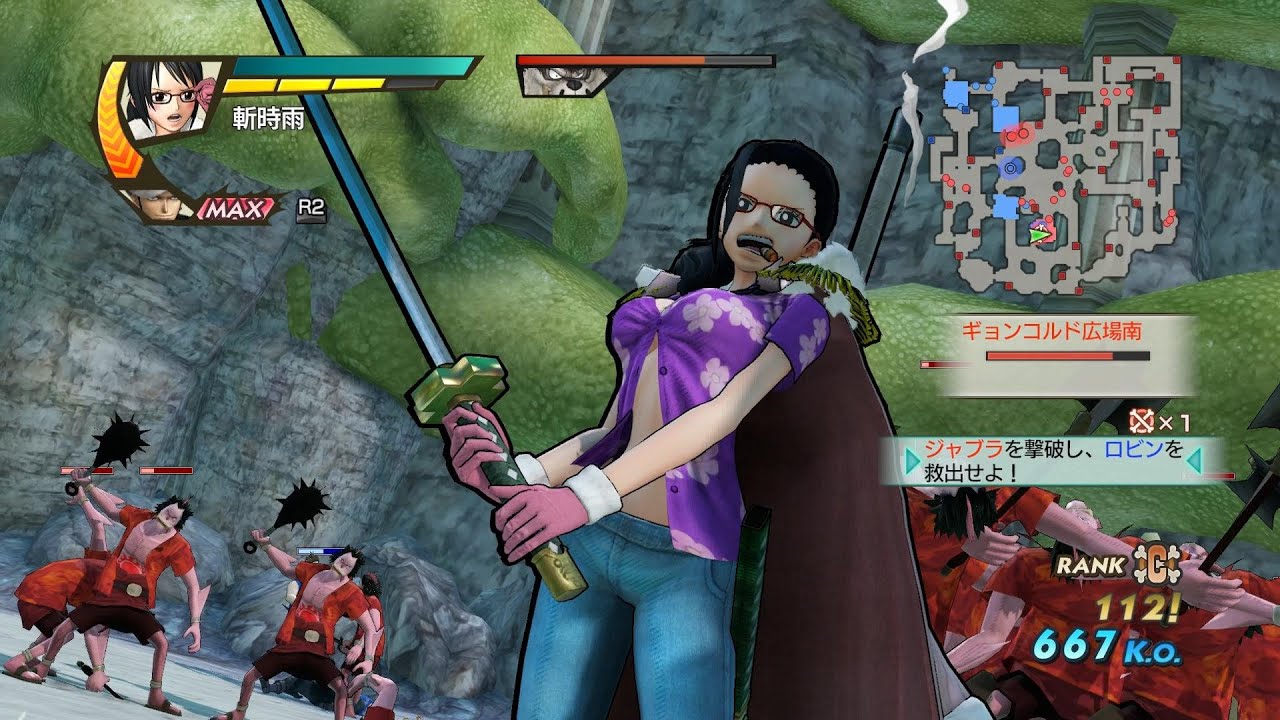Click Smoker's partner portrait beside MAX
Viewport: 1280px width, 720px height.
158,205
